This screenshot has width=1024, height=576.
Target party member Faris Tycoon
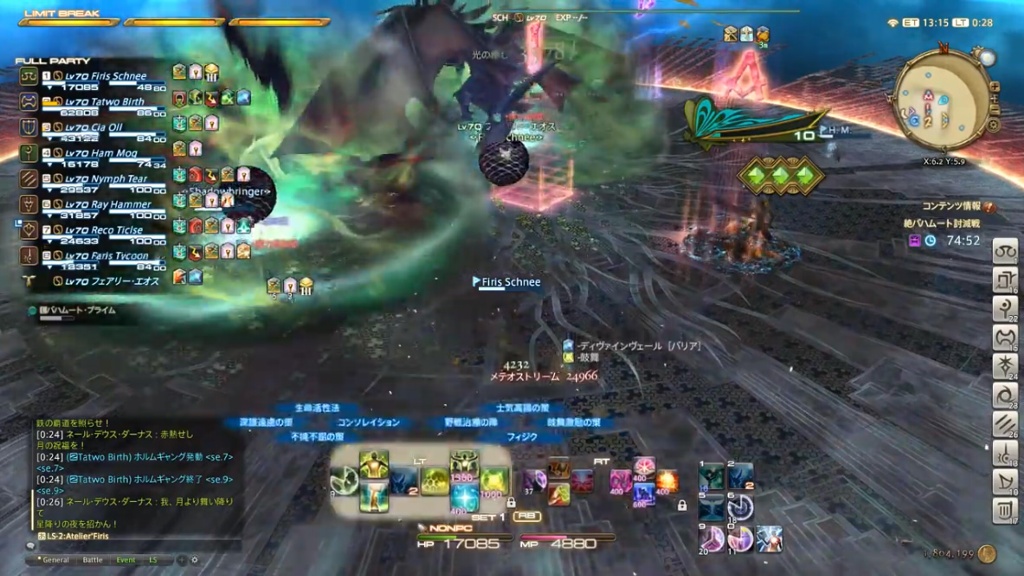[x=105, y=256]
